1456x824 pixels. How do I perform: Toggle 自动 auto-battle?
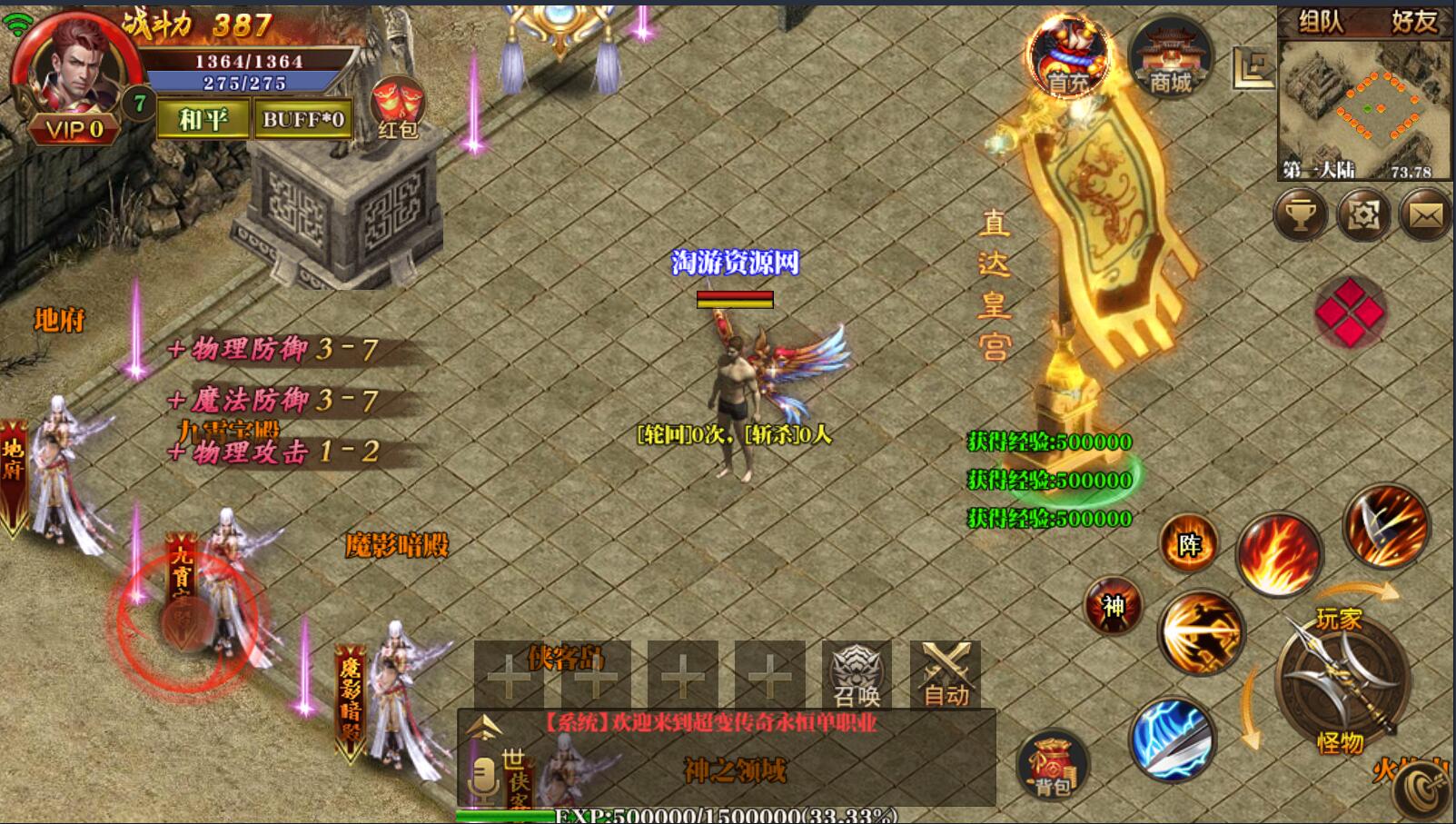pos(946,675)
